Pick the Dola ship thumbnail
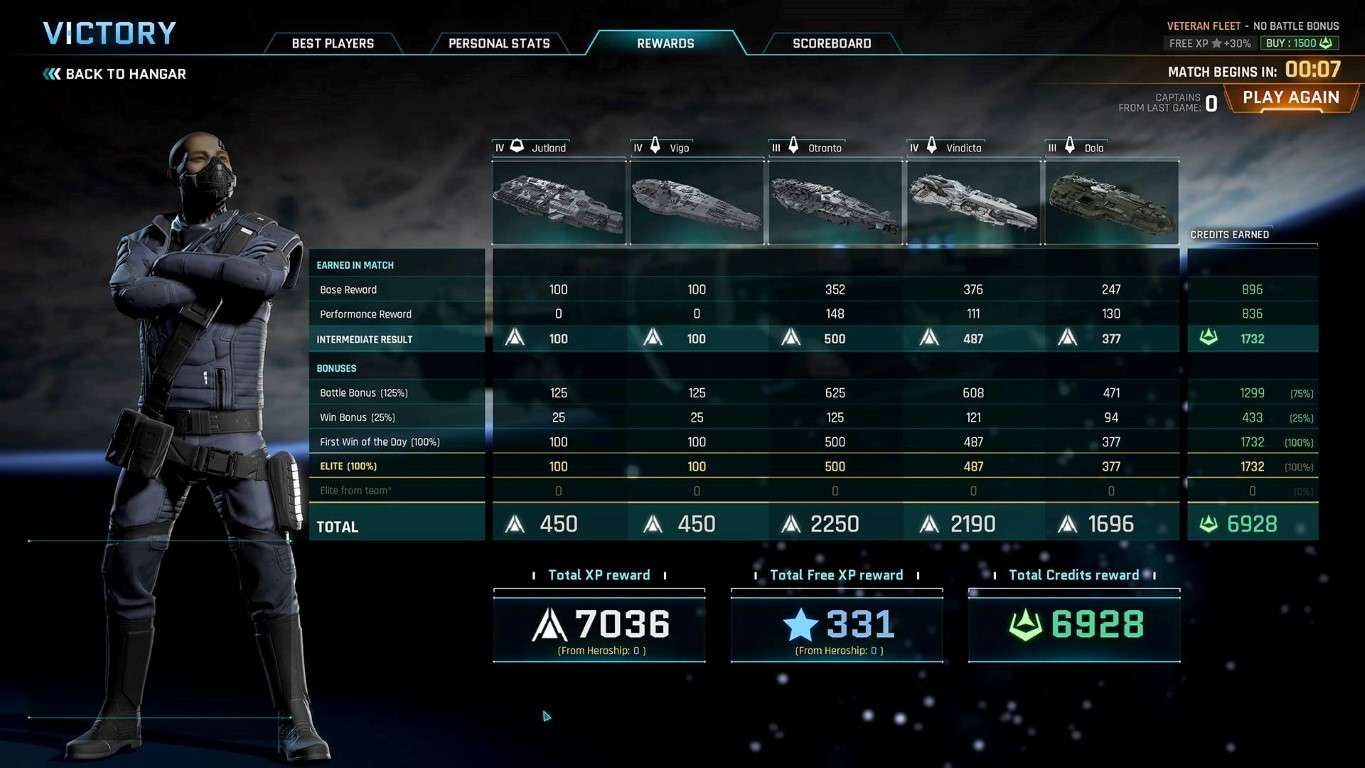The image size is (1365, 768). pos(1111,202)
